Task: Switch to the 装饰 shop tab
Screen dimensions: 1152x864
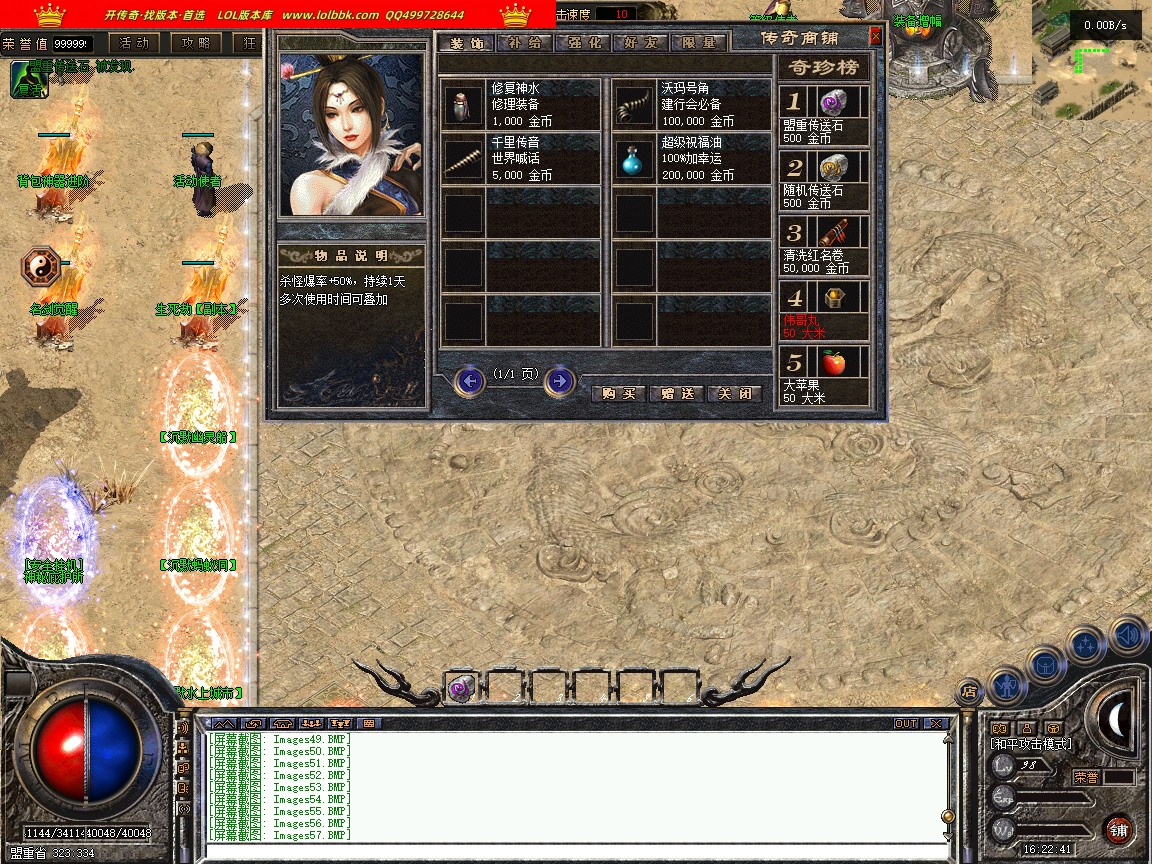Action: point(466,43)
